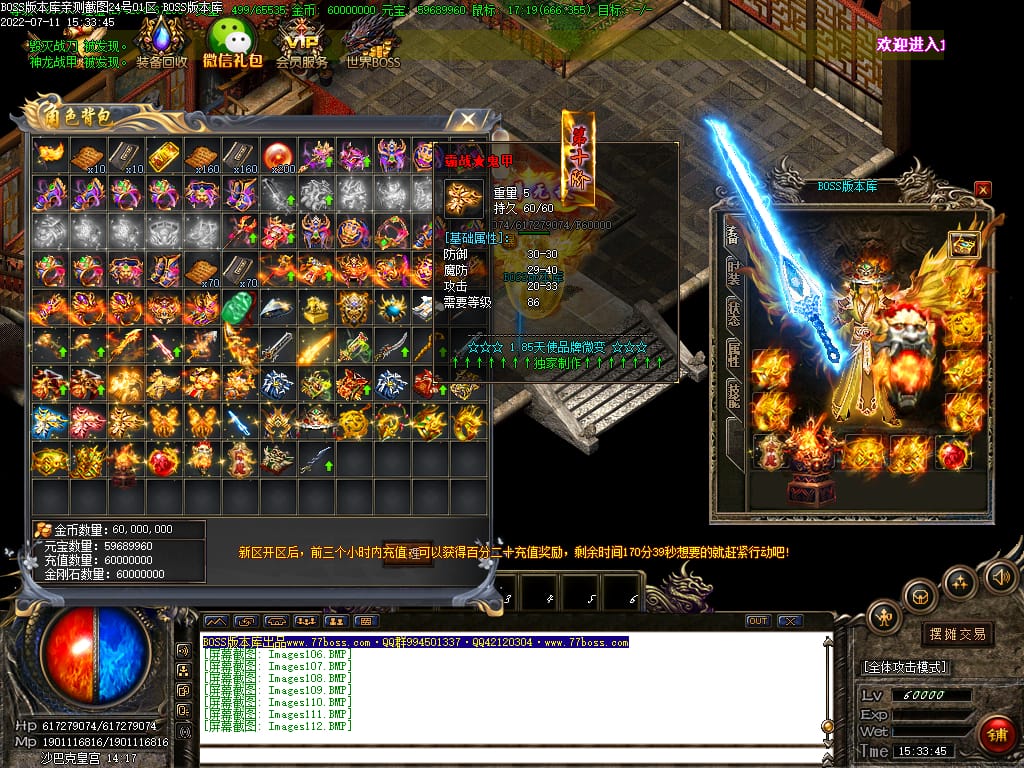Toggle the sound speaker icon
Image resolution: width=1024 pixels, height=768 pixels.
click(x=1000, y=576)
